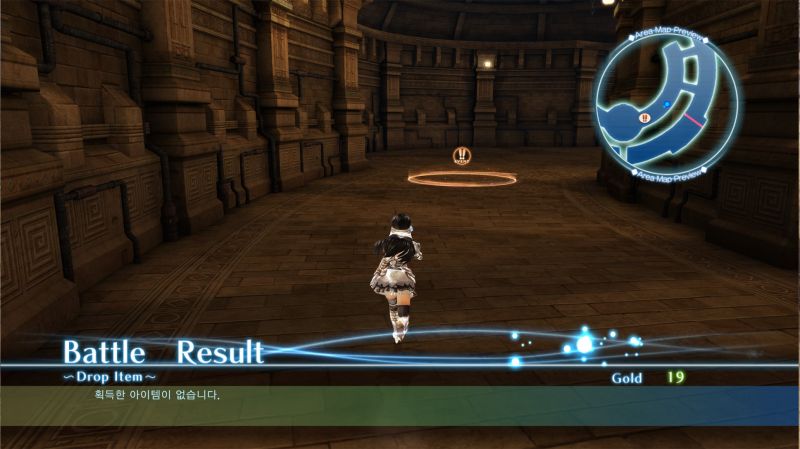Open the Area Map Preview minimap
The width and height of the screenshot is (800, 449).
point(669,105)
